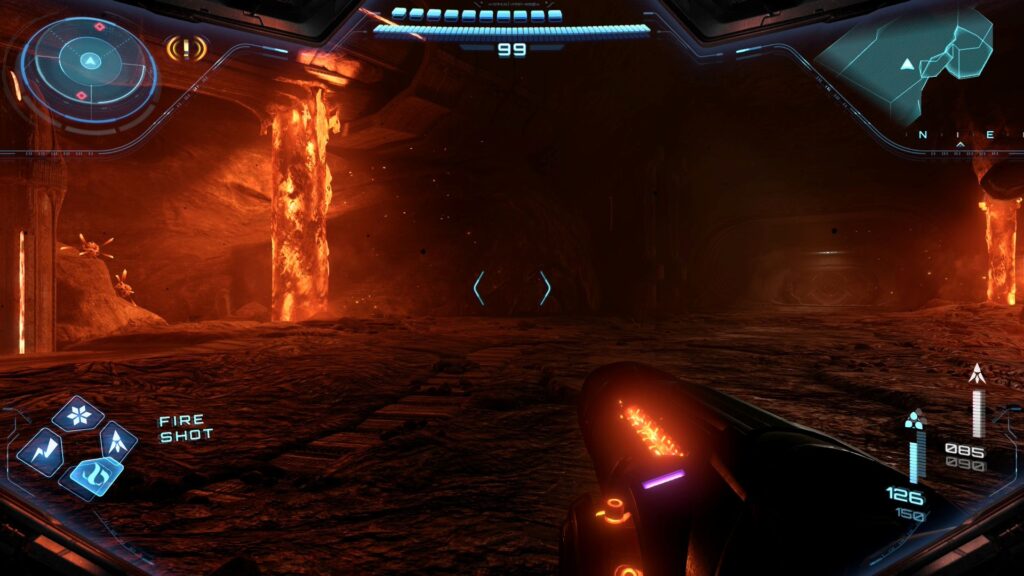Click the orange exclamation alert icon
This screenshot has height=576, width=1024.
click(x=186, y=47)
